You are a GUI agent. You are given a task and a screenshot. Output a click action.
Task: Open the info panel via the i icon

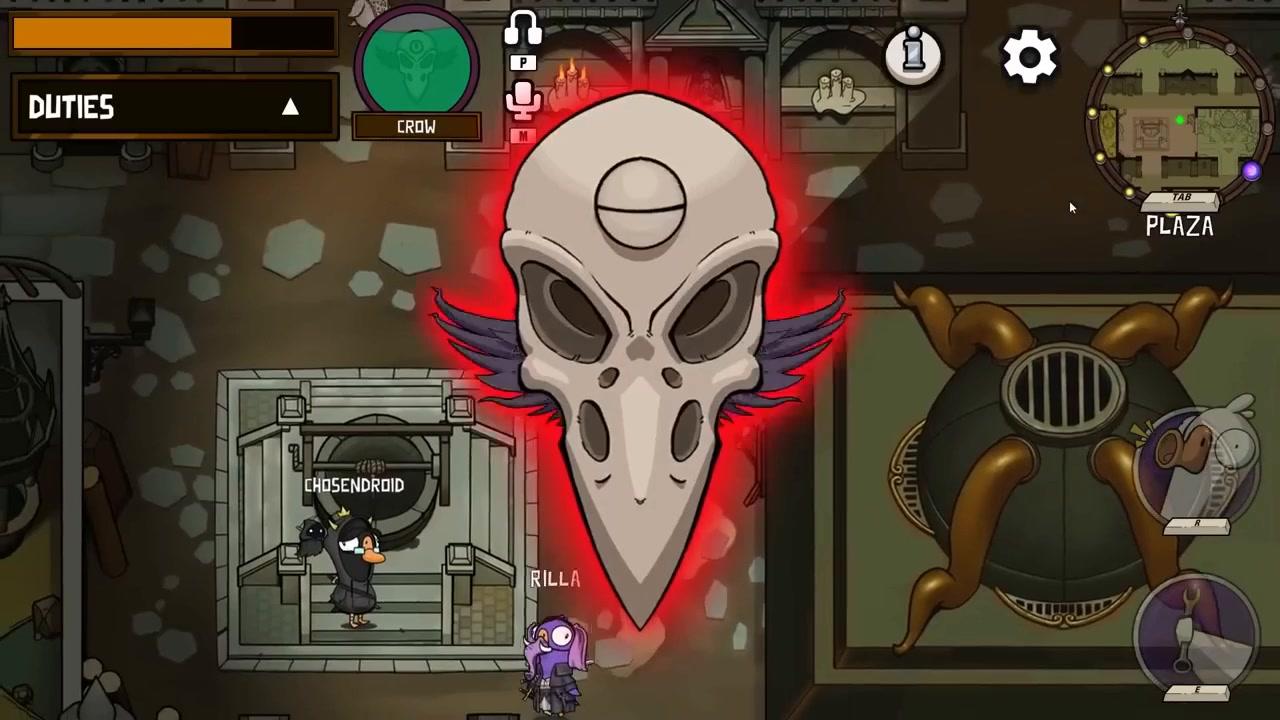(913, 55)
